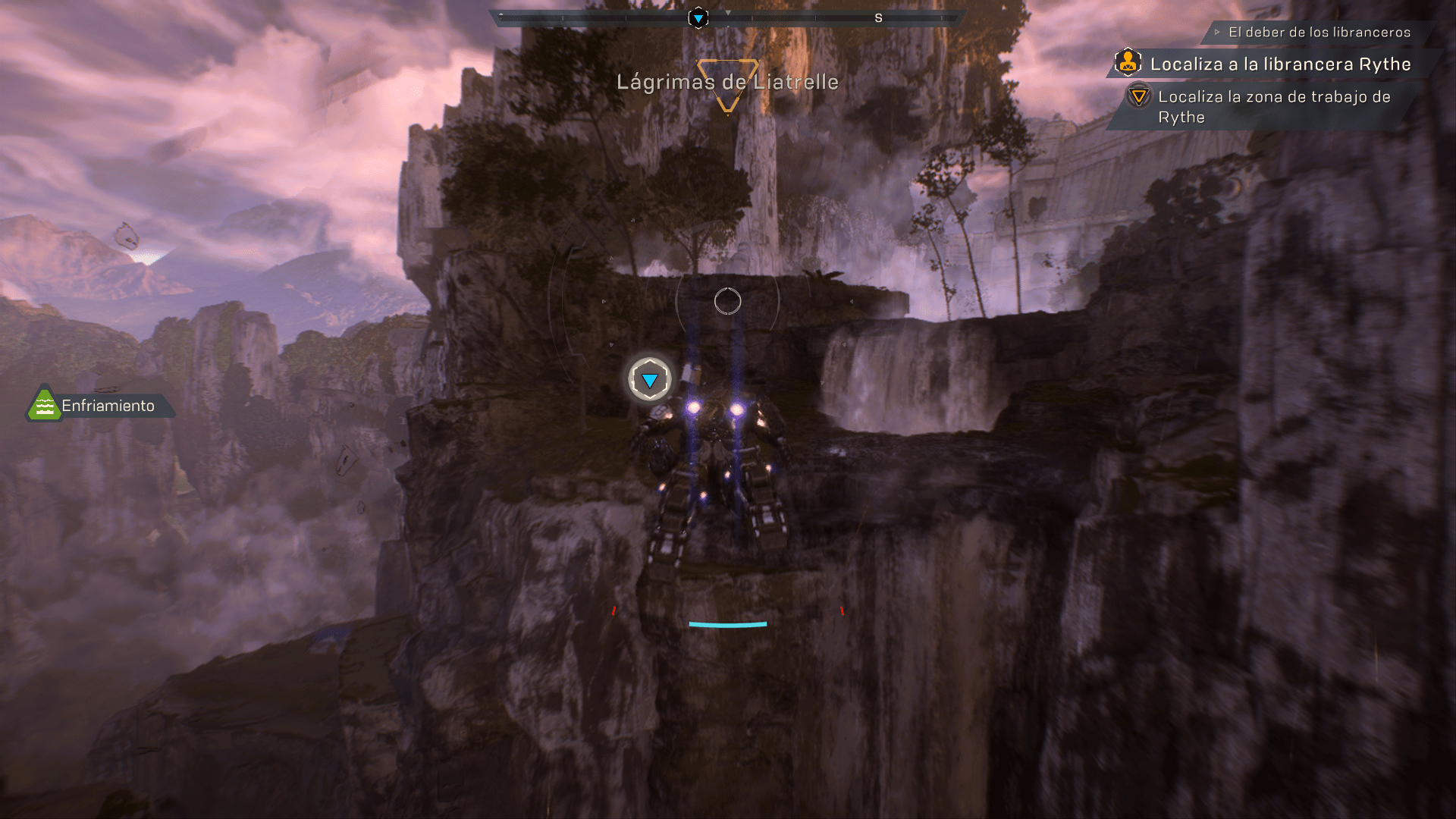Viewport: 1456px width, 819px height.
Task: Click the compass bar's S heading
Action: [878, 17]
